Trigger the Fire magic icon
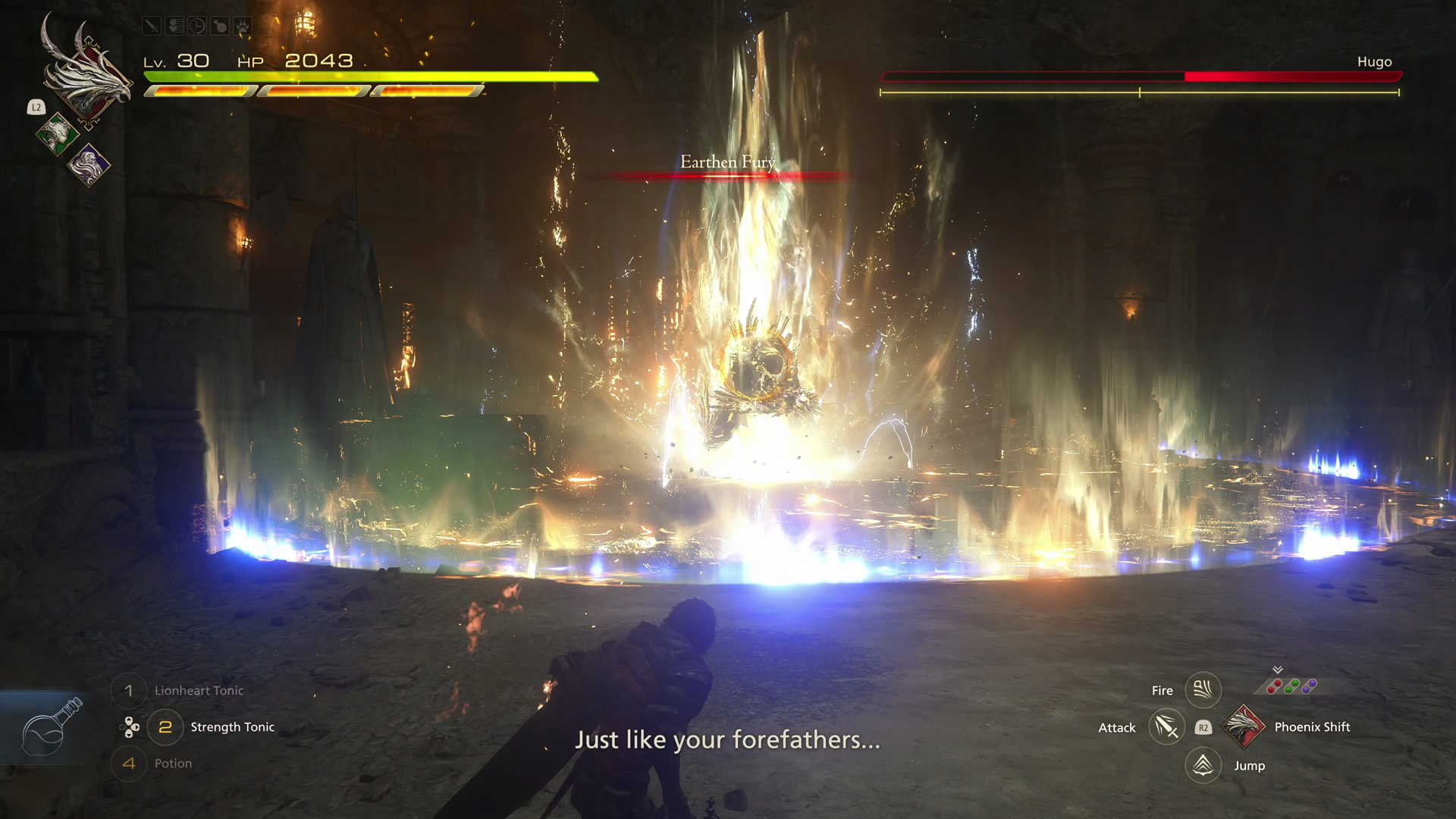The height and width of the screenshot is (819, 1456). (x=1203, y=690)
